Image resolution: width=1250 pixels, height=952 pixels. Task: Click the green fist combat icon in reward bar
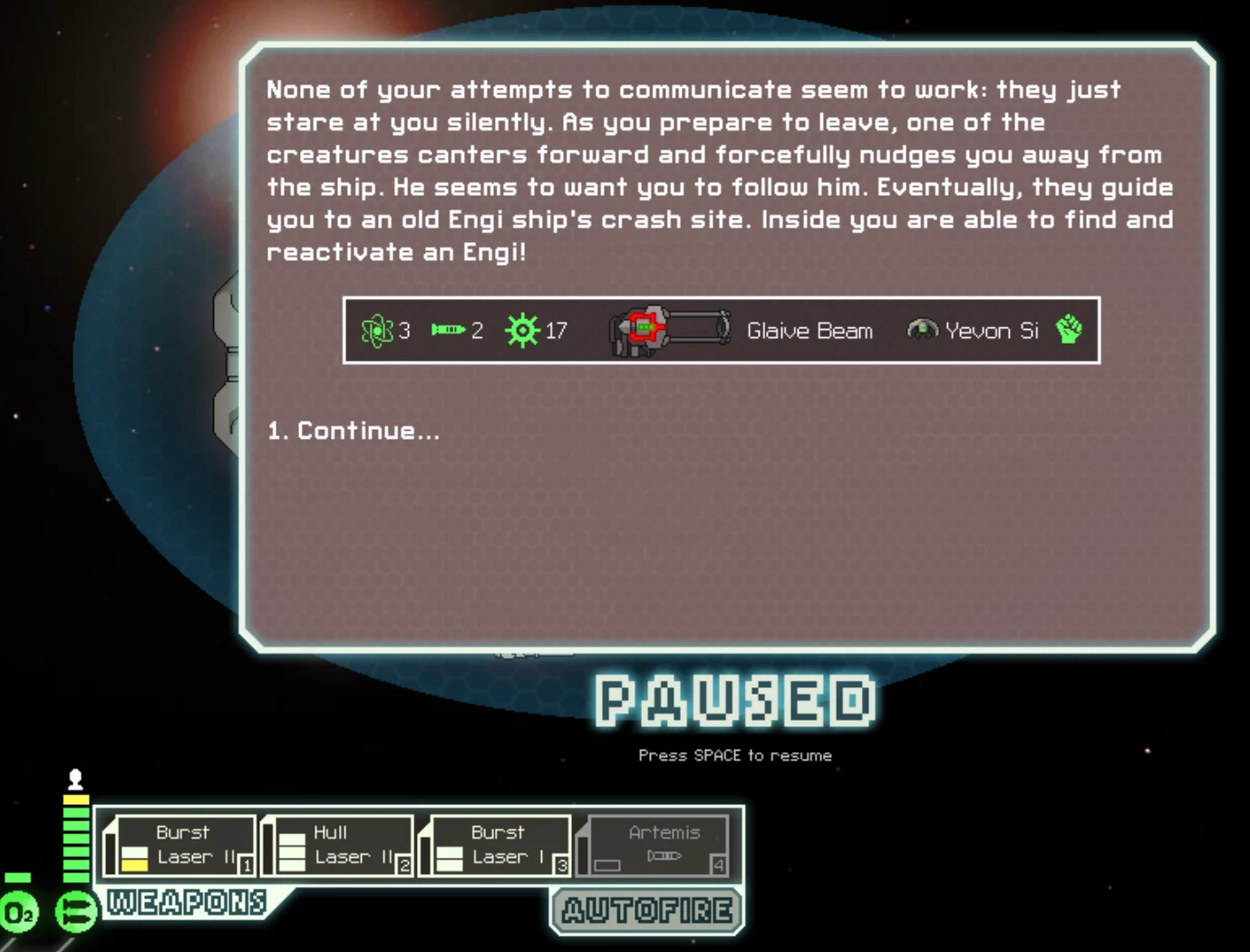(1068, 329)
